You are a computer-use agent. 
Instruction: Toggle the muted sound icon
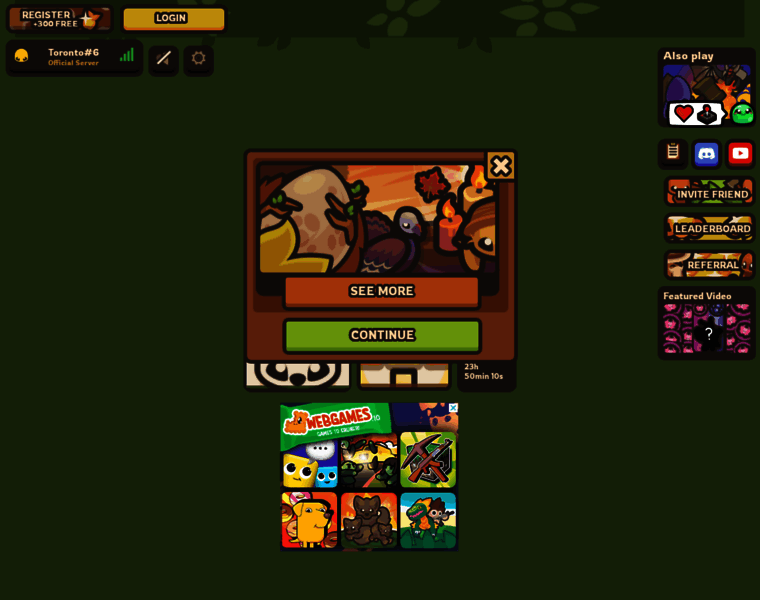pos(164,58)
